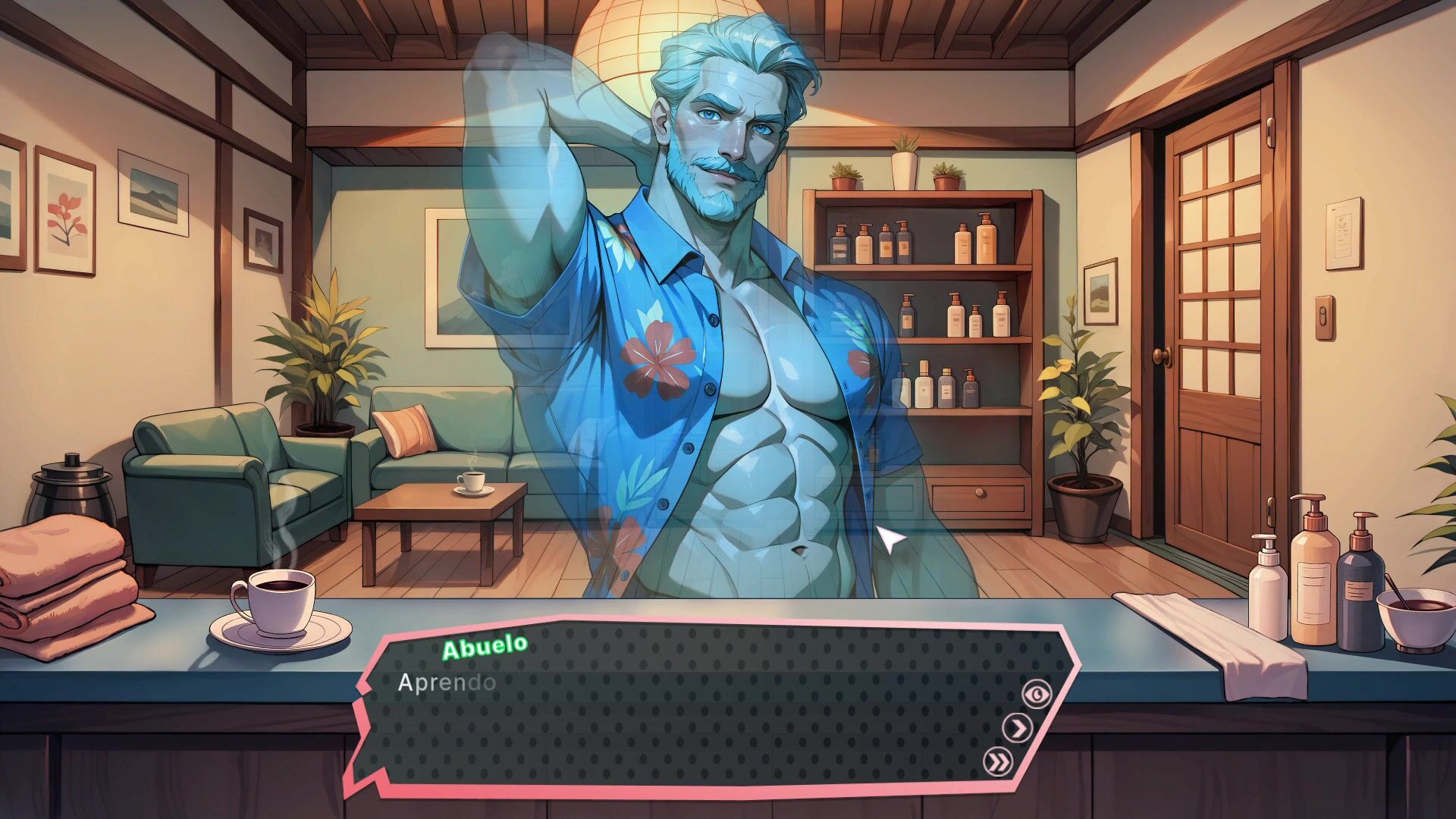Viewport: 1456px width, 819px height.
Task: Hide the dialogue box with the eye icon
Action: [1037, 694]
